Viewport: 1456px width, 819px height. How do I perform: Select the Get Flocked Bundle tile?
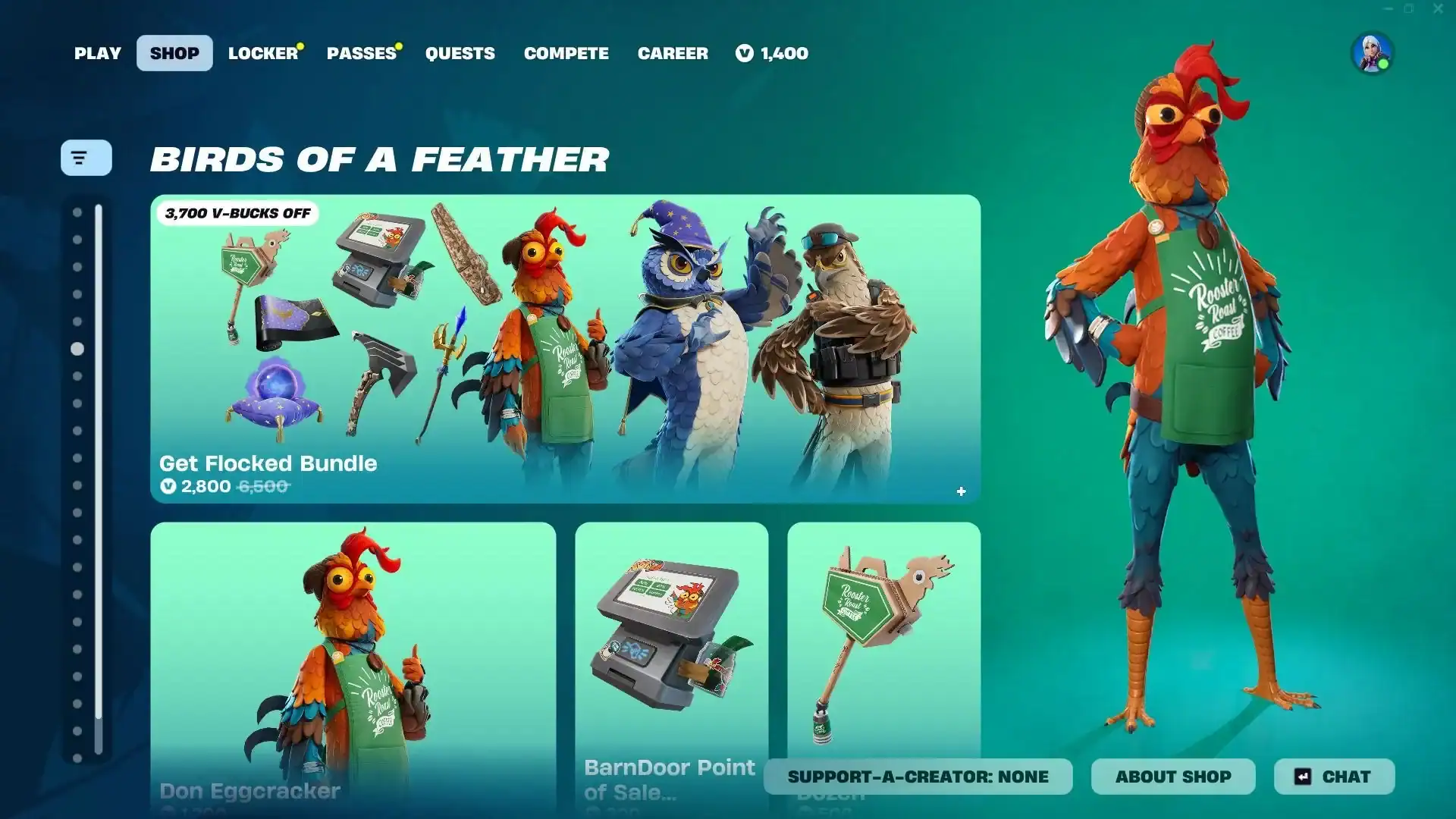tap(565, 349)
